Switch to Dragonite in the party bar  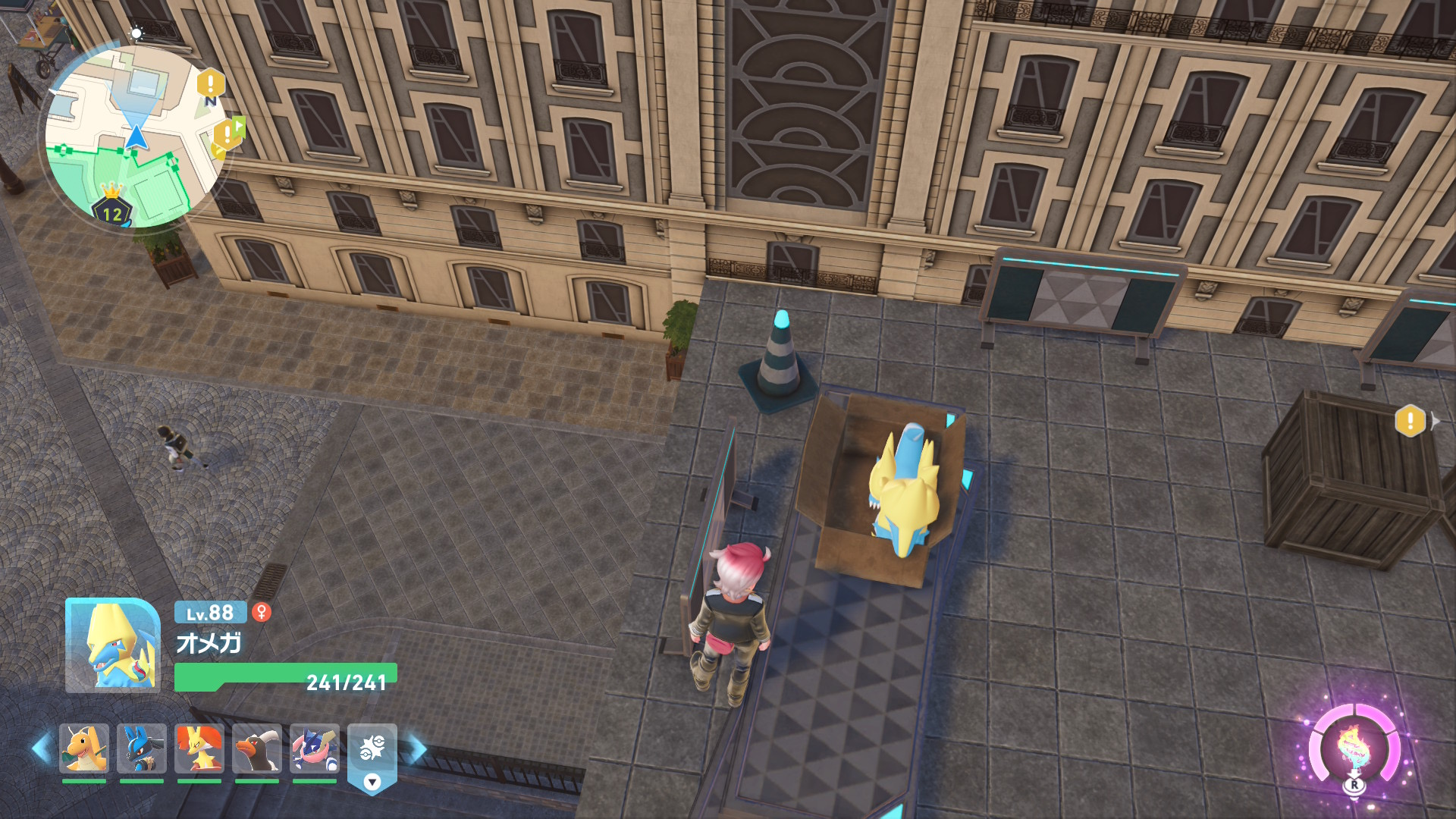coord(84,748)
